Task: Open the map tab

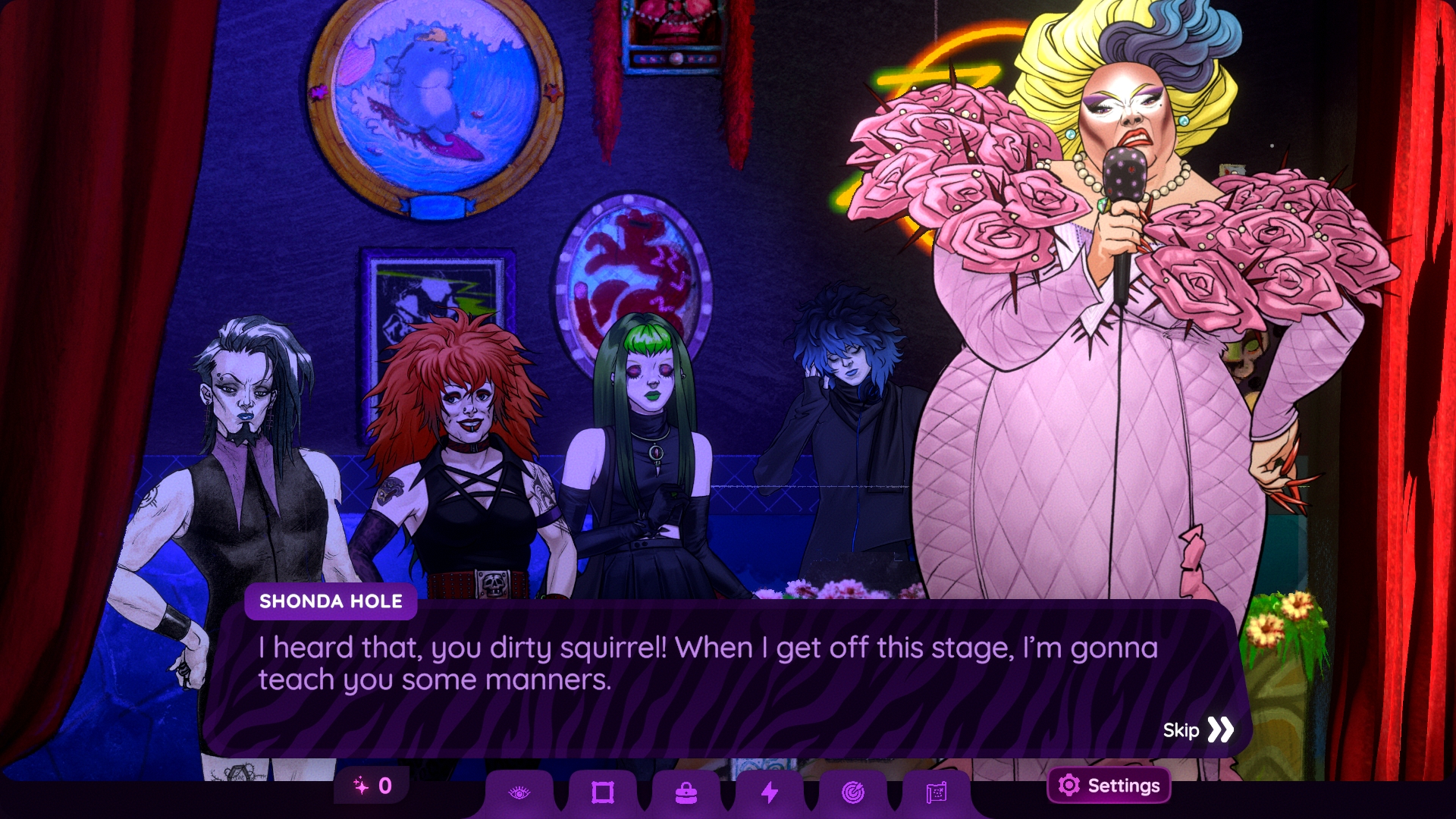Action: coord(937,793)
